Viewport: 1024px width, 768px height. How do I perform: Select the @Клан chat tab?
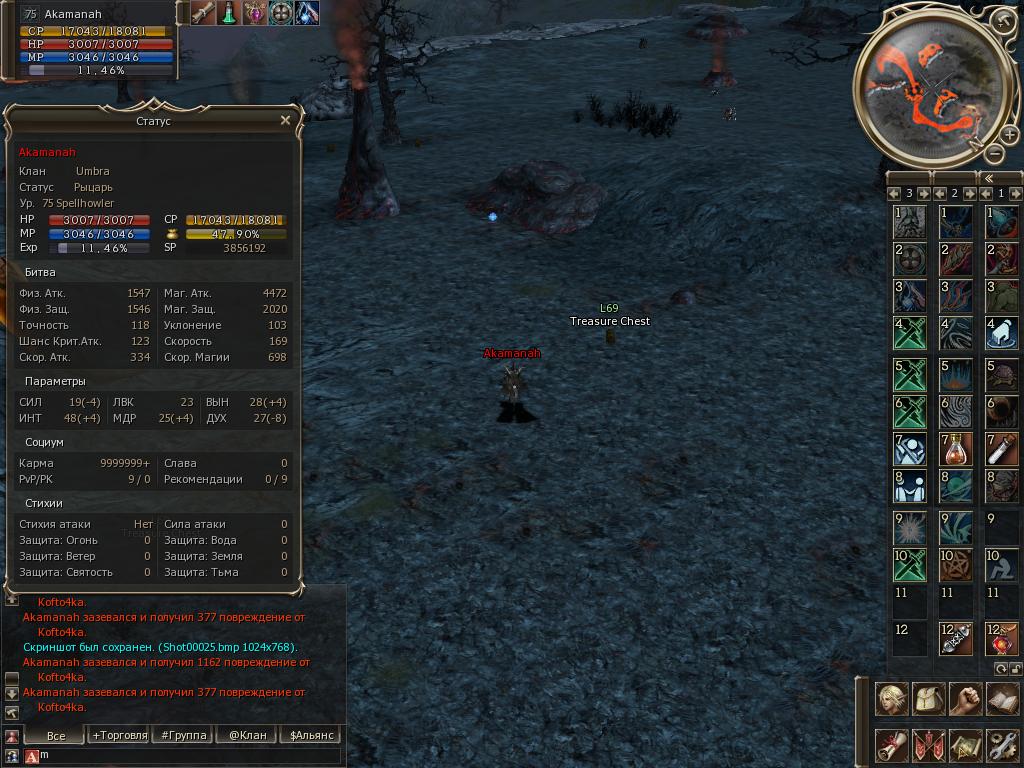click(x=247, y=735)
